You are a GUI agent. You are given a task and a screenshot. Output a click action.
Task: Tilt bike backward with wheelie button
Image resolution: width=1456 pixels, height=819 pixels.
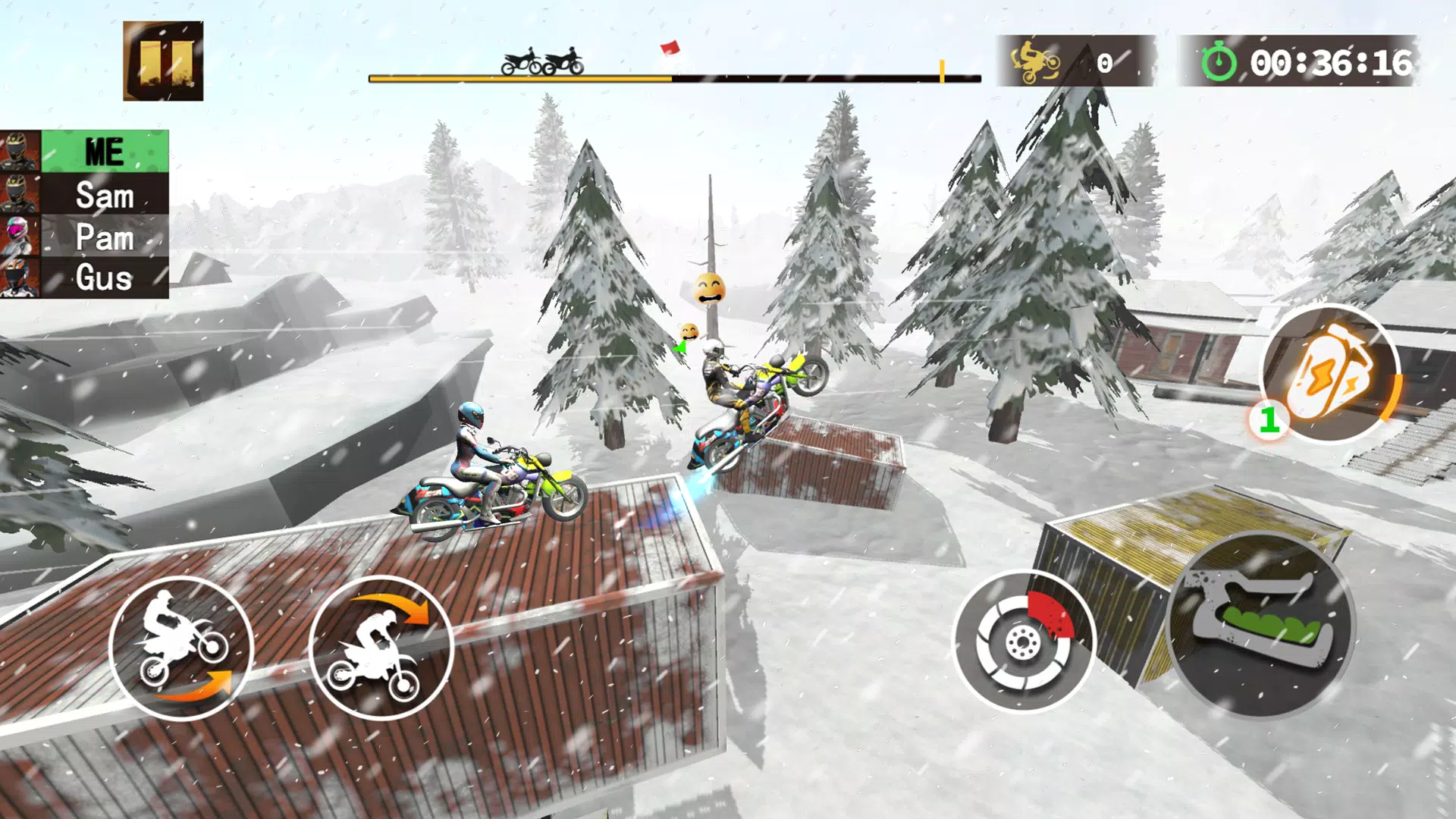tap(180, 648)
